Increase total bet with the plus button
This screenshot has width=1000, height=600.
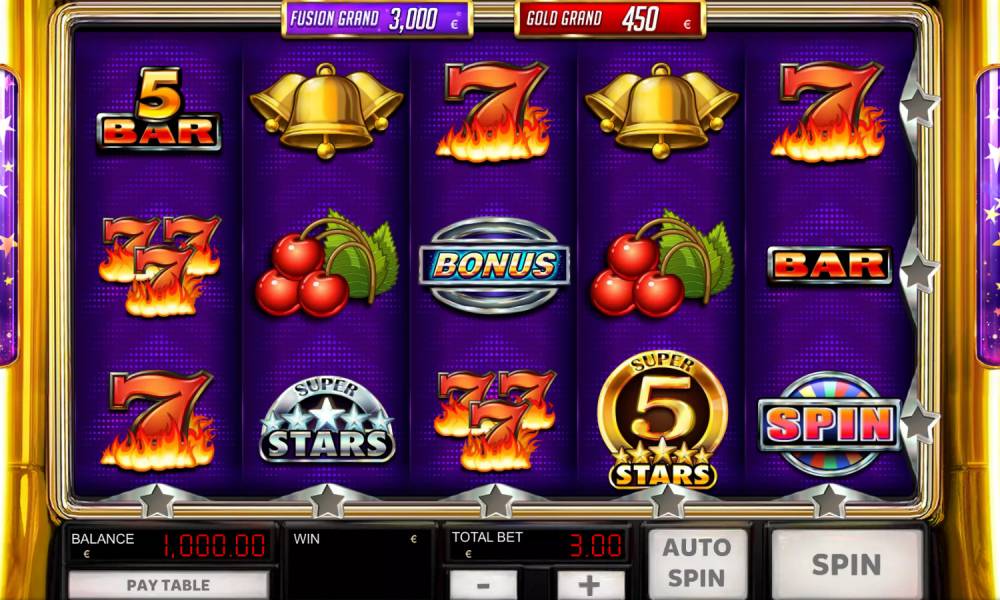click(x=590, y=585)
